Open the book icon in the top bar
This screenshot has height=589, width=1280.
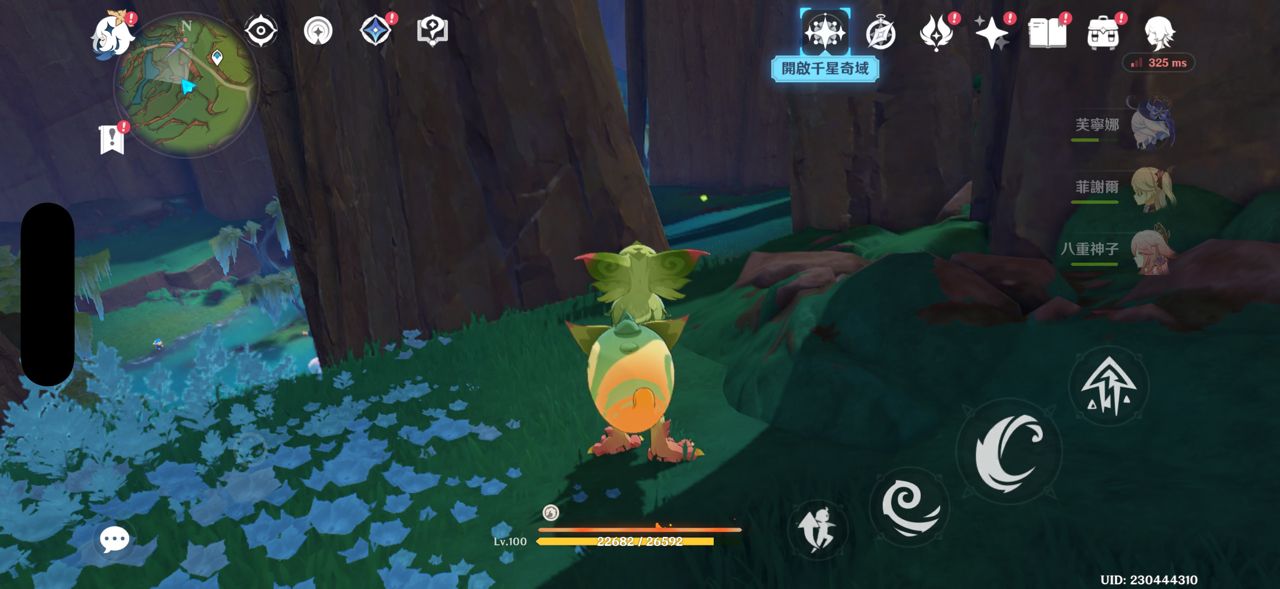coord(1047,33)
